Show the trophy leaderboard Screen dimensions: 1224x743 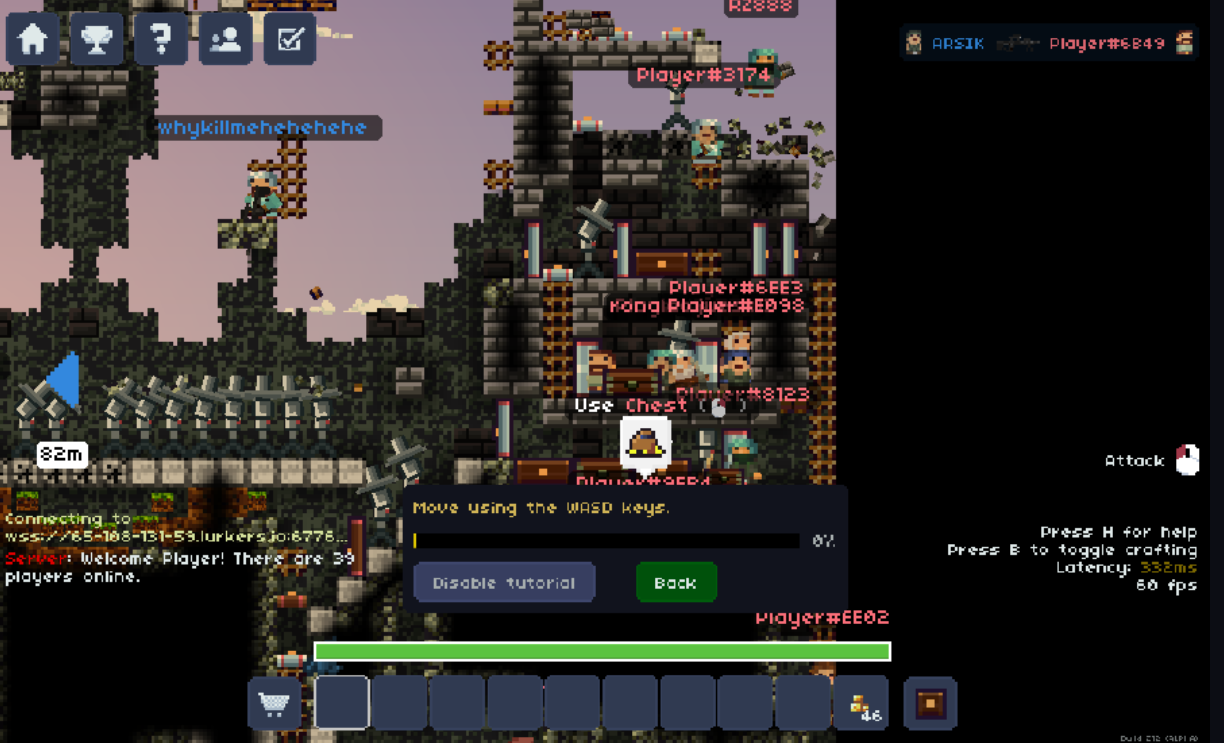tap(97, 39)
